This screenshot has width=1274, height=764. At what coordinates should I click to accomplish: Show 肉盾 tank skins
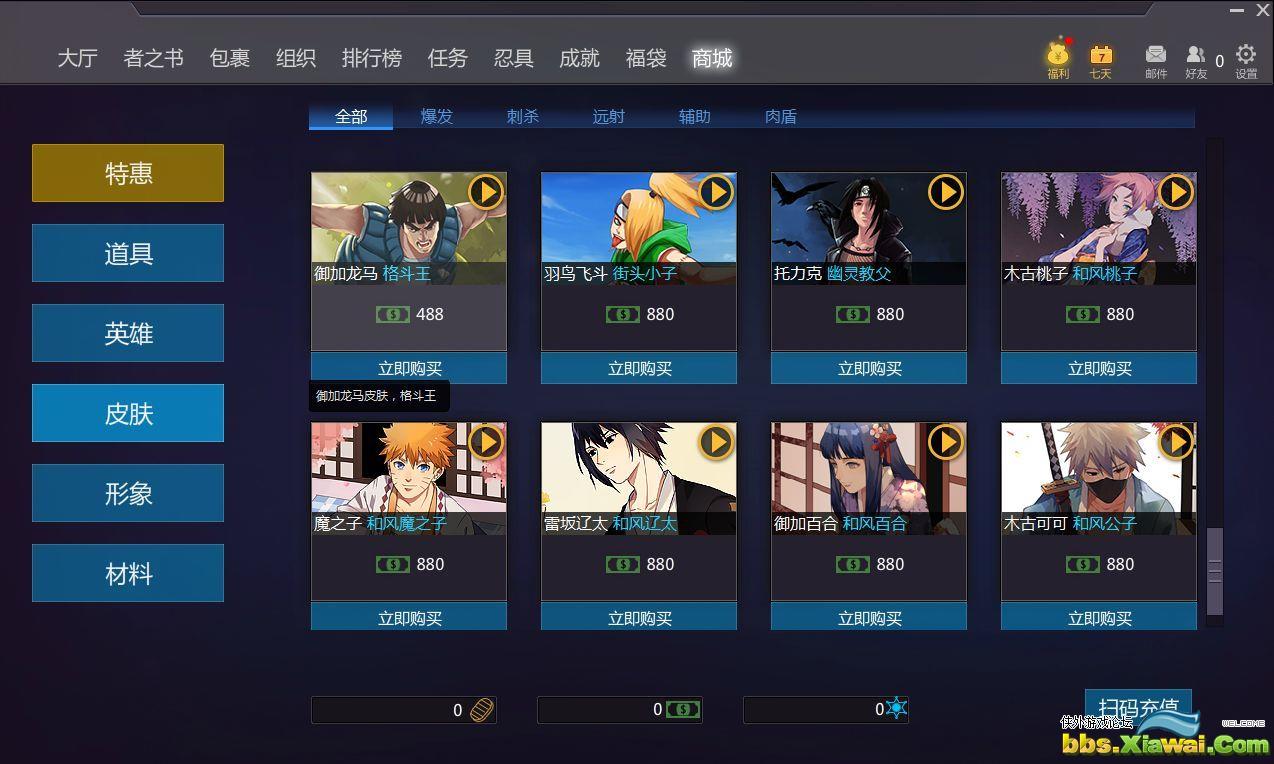[780, 117]
